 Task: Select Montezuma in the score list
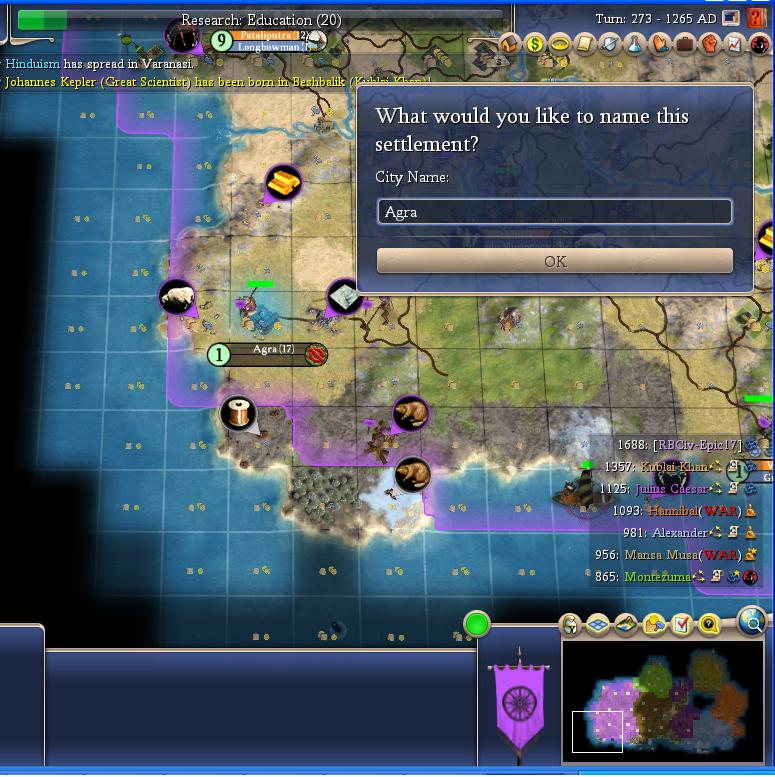coord(657,577)
